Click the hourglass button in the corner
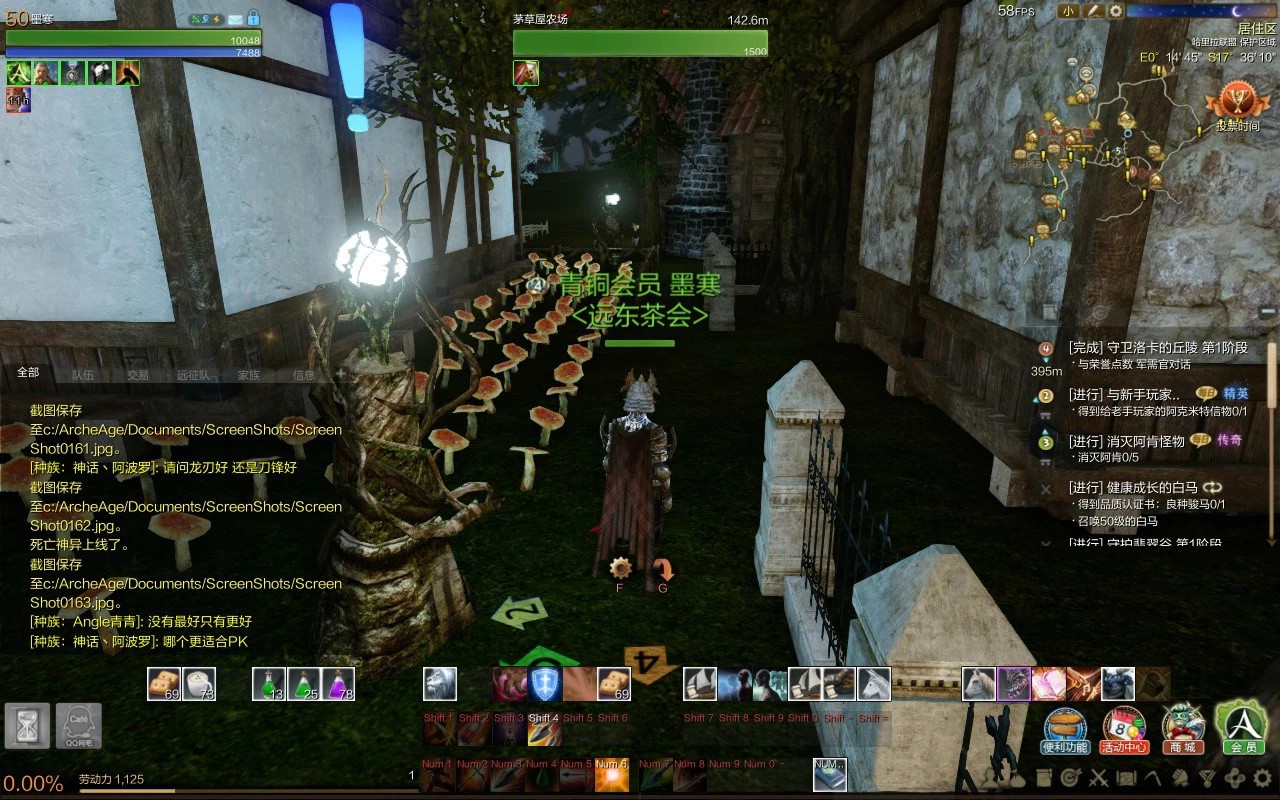The height and width of the screenshot is (800, 1280). click(x=27, y=725)
